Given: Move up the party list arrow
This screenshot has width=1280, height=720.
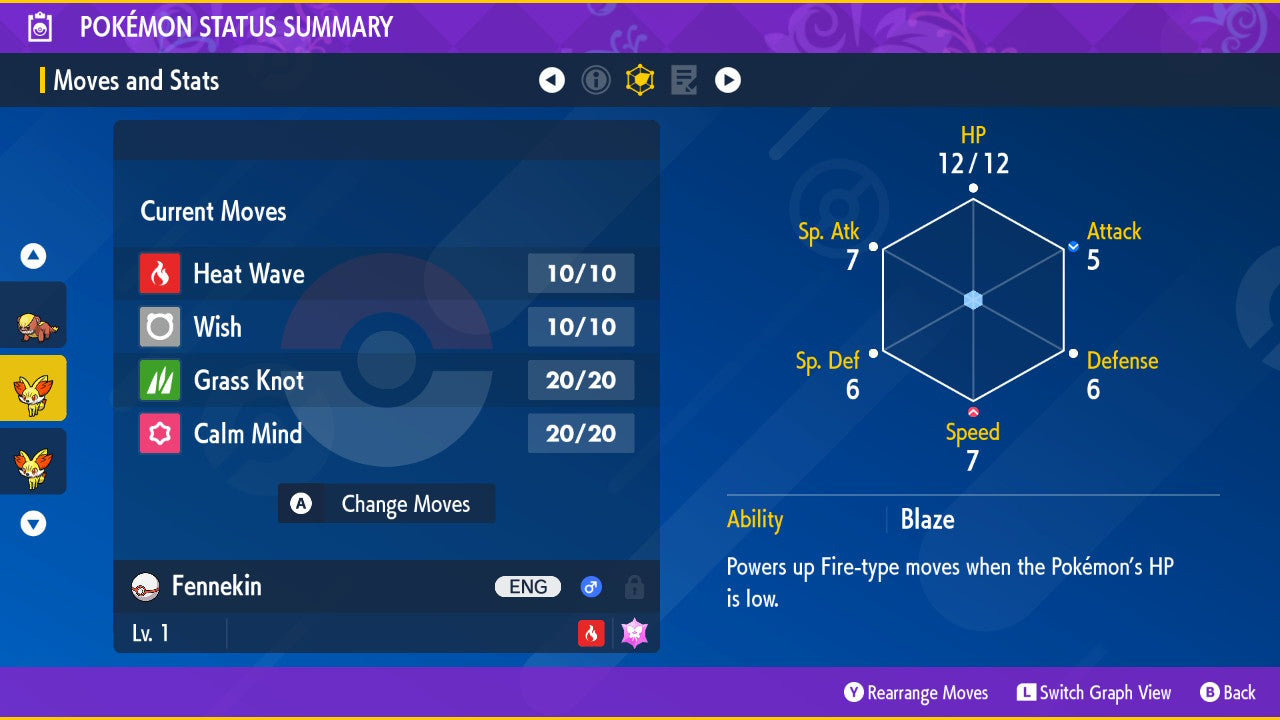Looking at the screenshot, I should (33, 257).
